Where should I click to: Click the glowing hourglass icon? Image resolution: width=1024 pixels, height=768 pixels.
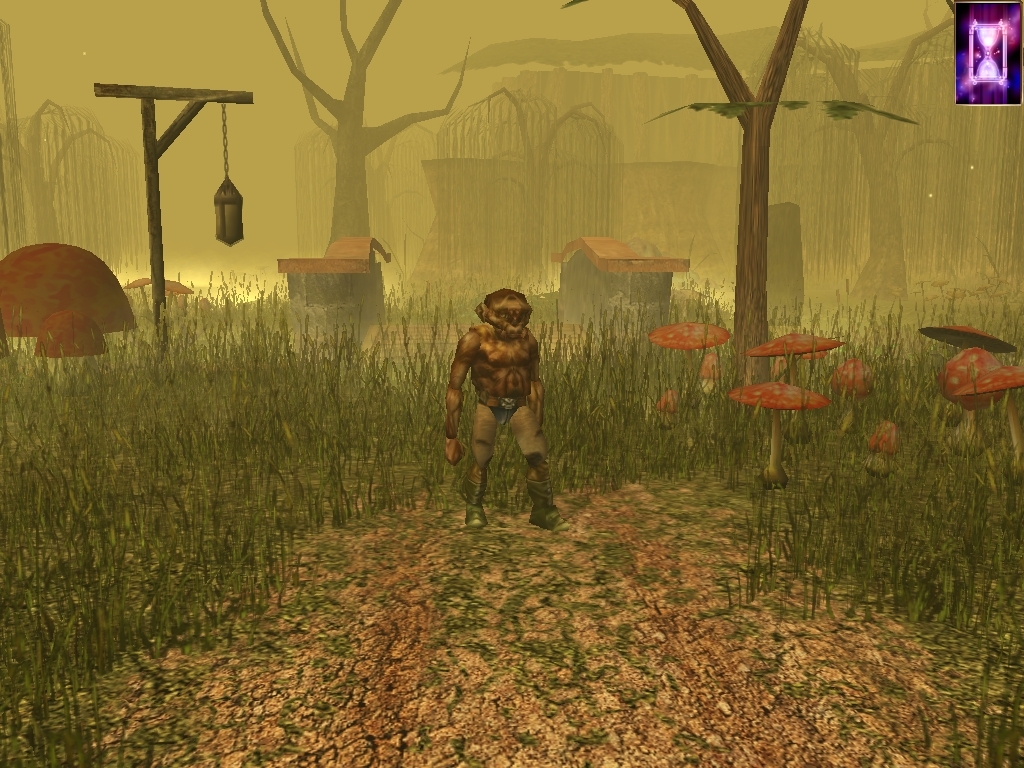click(x=988, y=52)
